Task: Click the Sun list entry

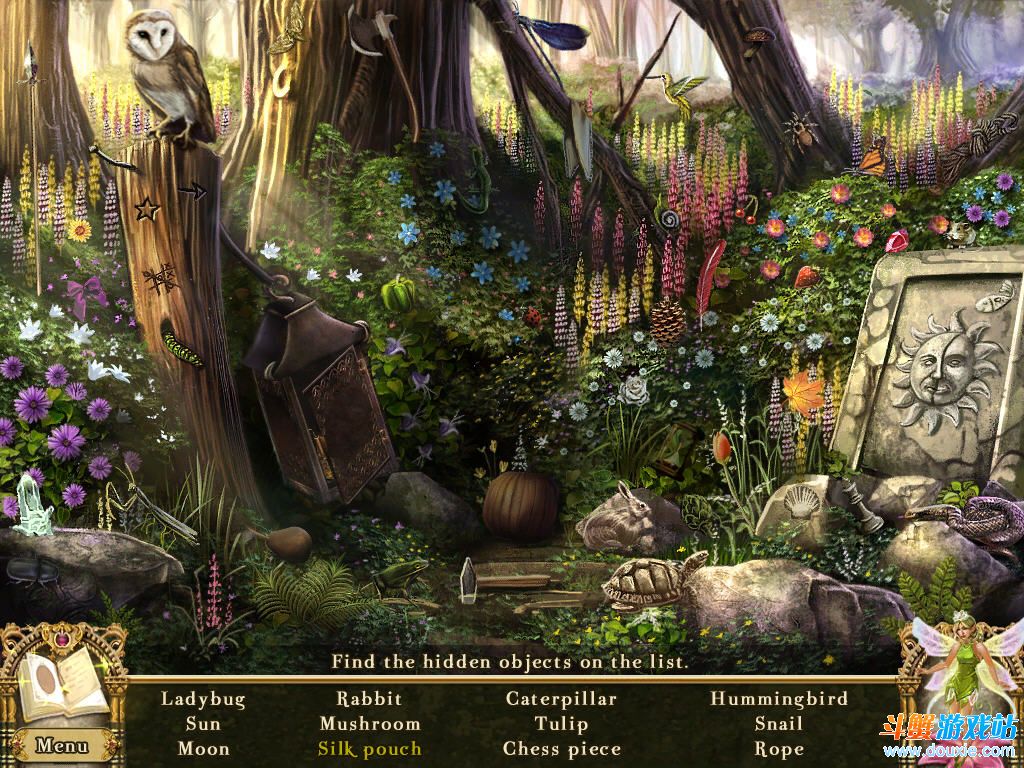Action: [x=203, y=724]
